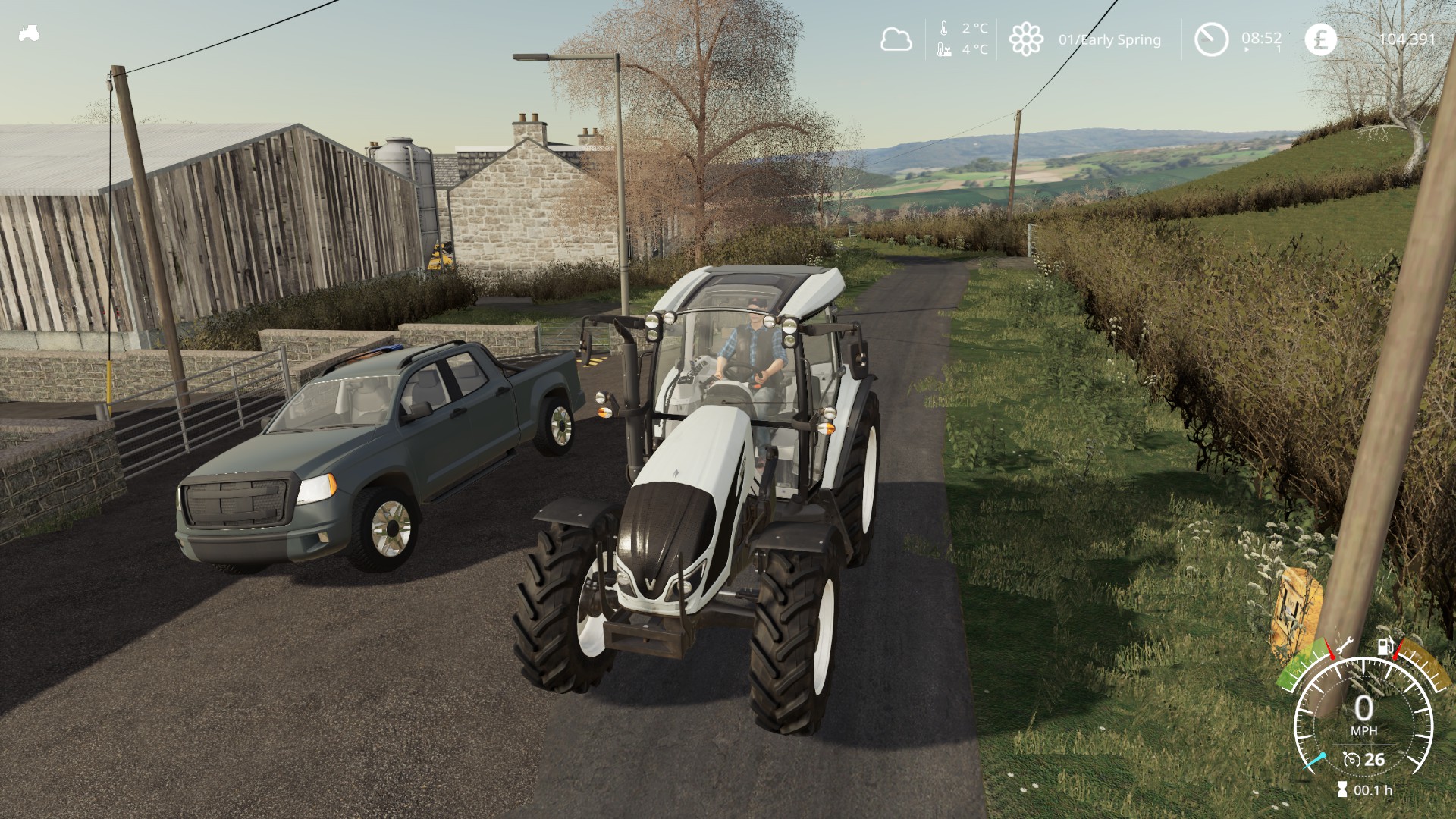The height and width of the screenshot is (819, 1456).
Task: Select the wrench damage gauge icon
Action: (1343, 646)
